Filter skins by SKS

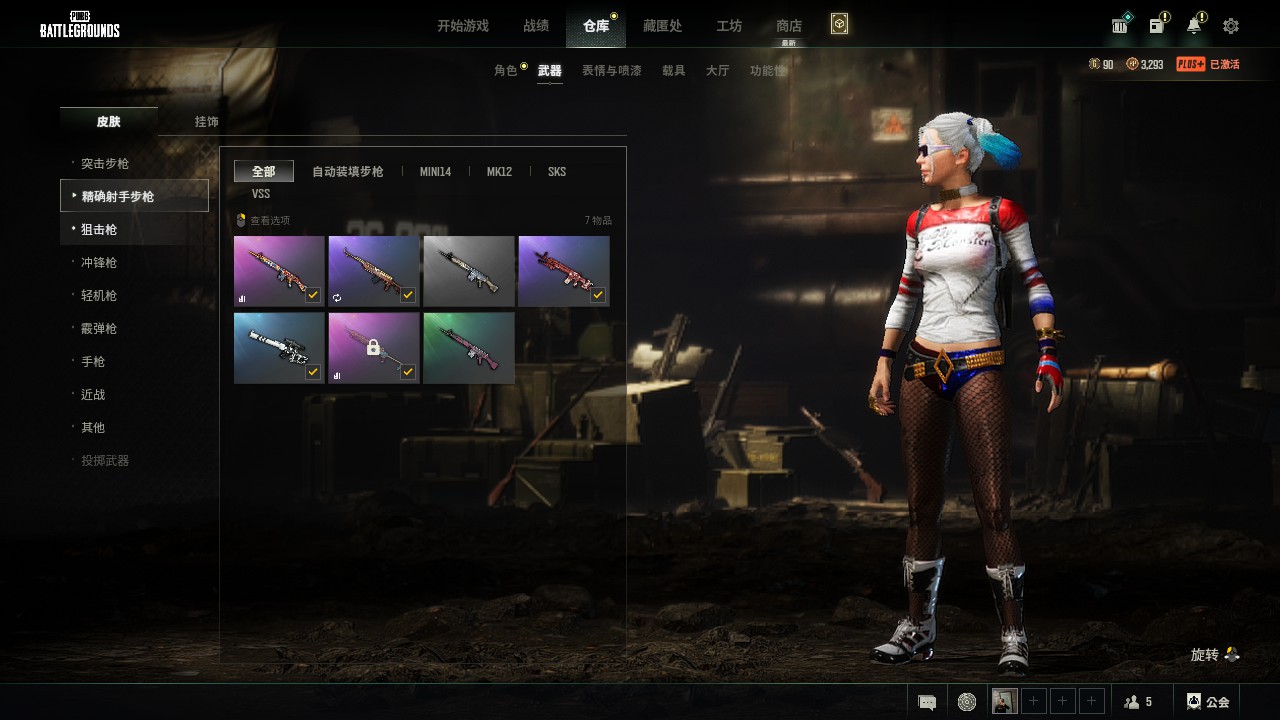[557, 172]
